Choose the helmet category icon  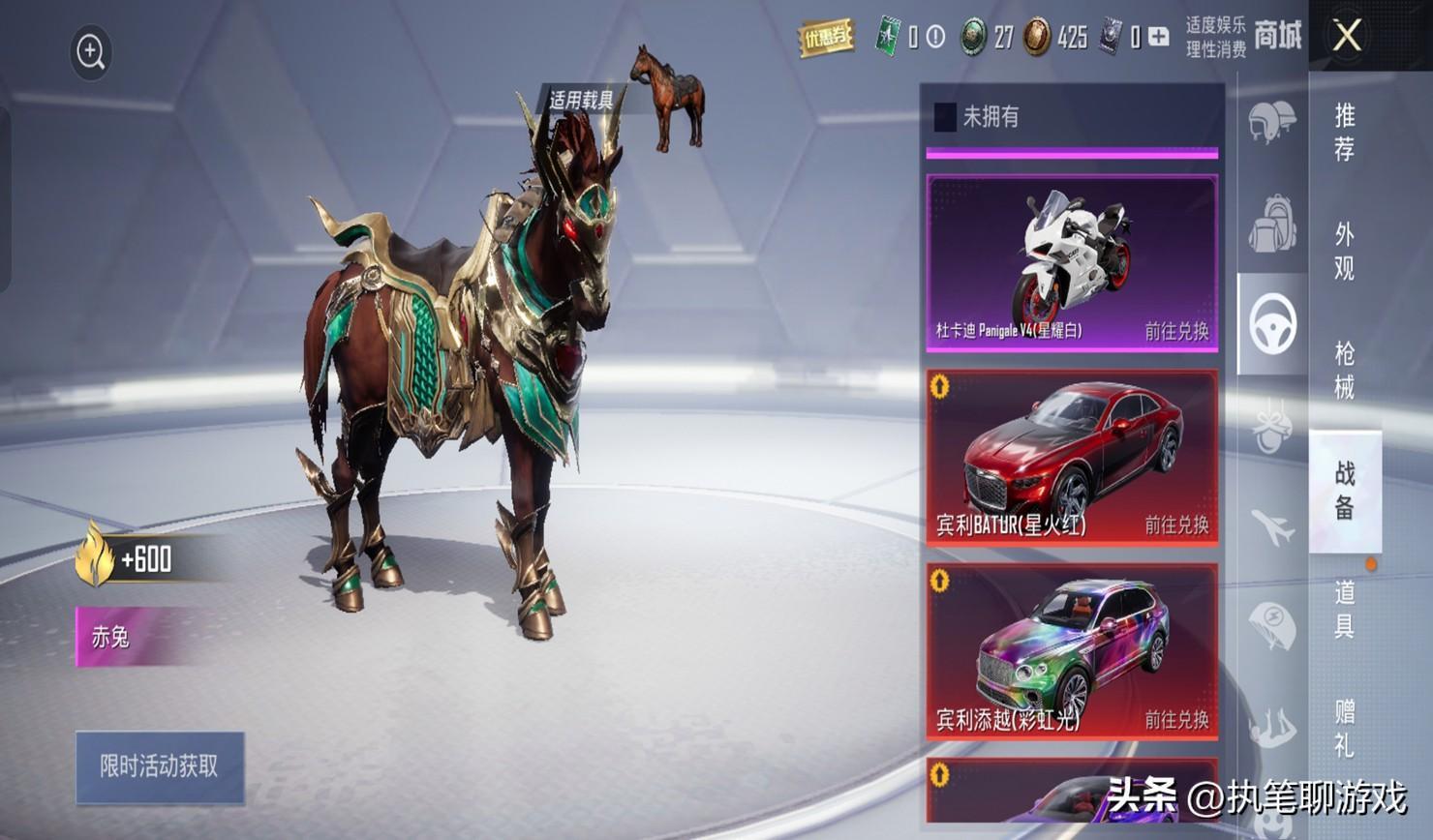[x=1272, y=123]
